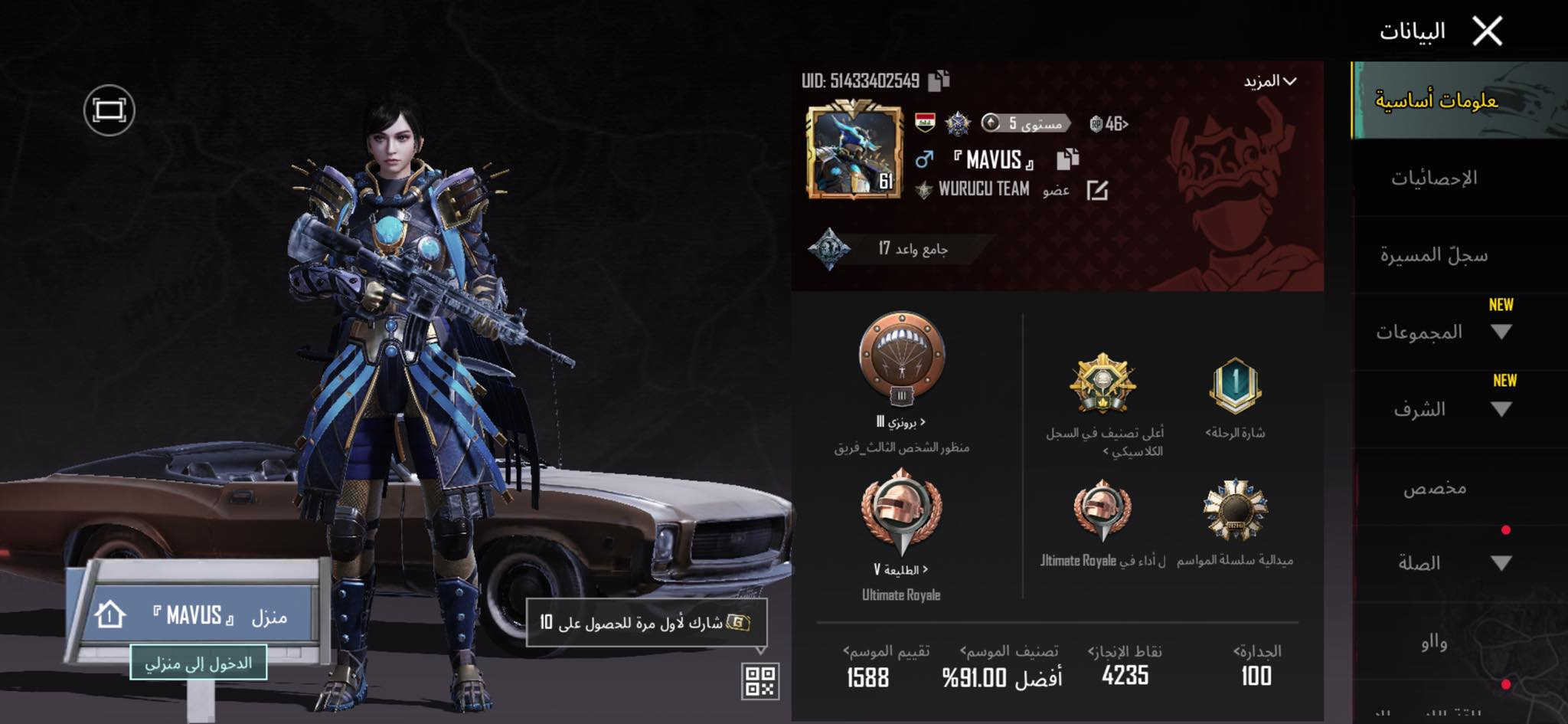This screenshot has height=724, width=1568.
Task: Open the المزيد more dropdown
Action: (x=1270, y=81)
